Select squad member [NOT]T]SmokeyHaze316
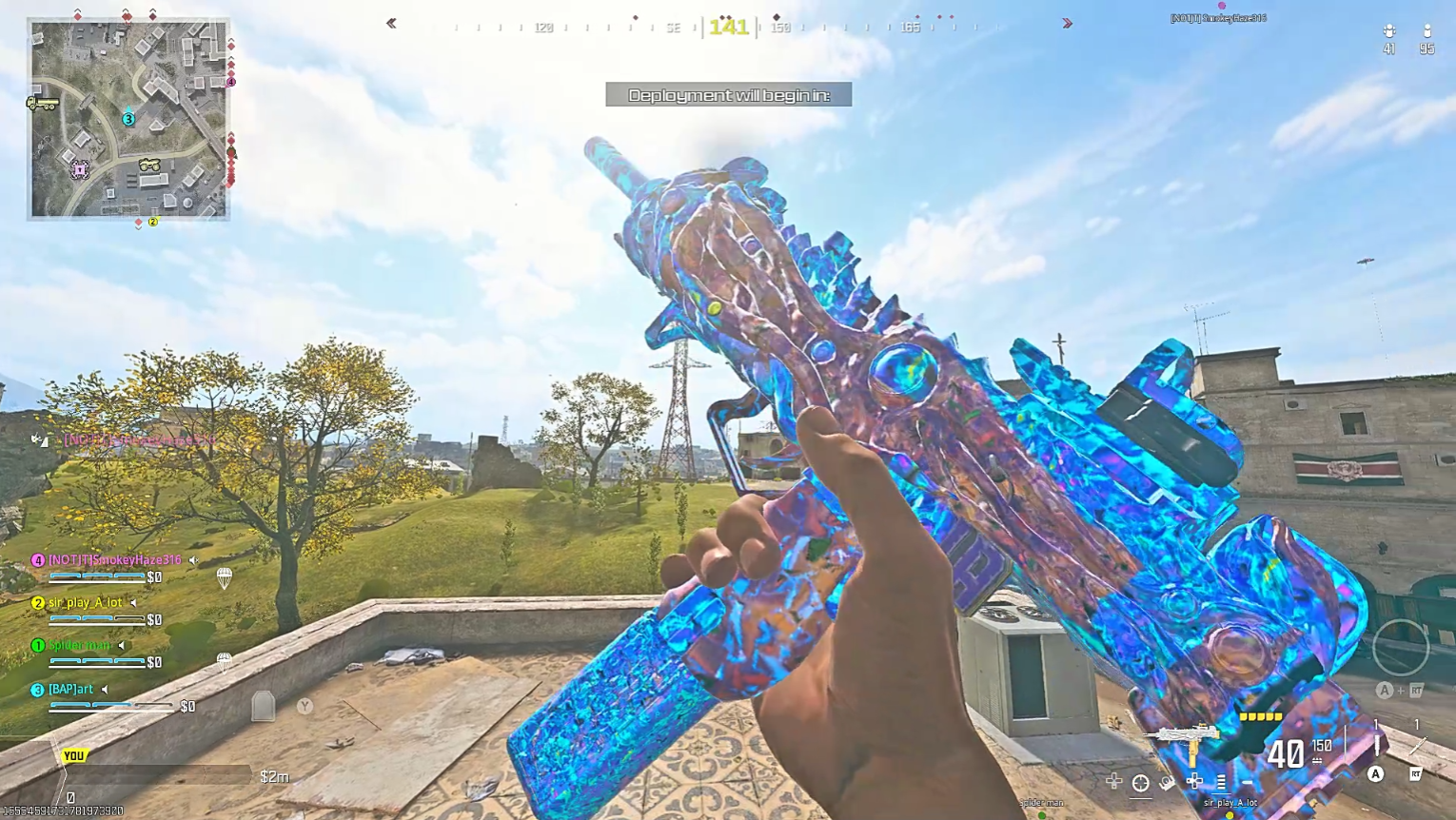This screenshot has height=820, width=1456. click(114, 560)
